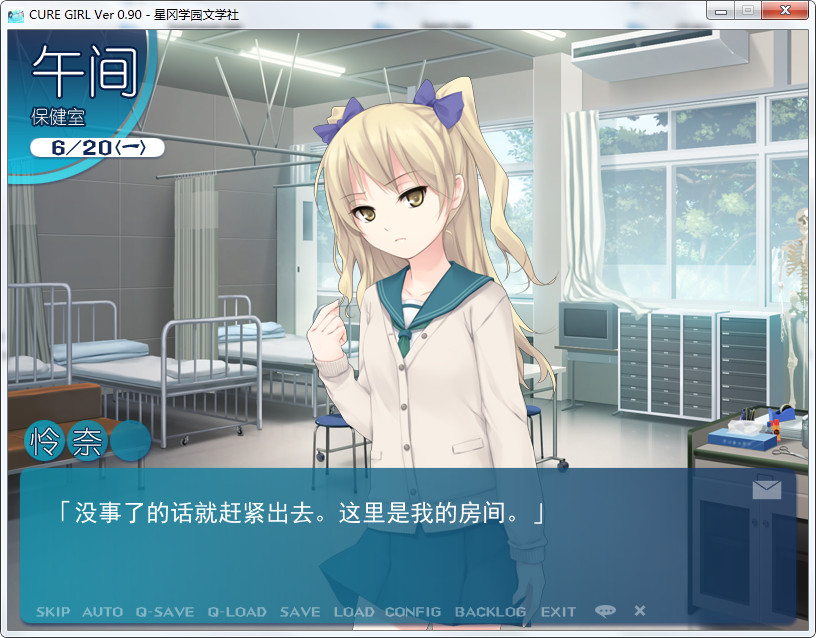Enable AUTO reading mode
This screenshot has width=816, height=638.
point(102,611)
